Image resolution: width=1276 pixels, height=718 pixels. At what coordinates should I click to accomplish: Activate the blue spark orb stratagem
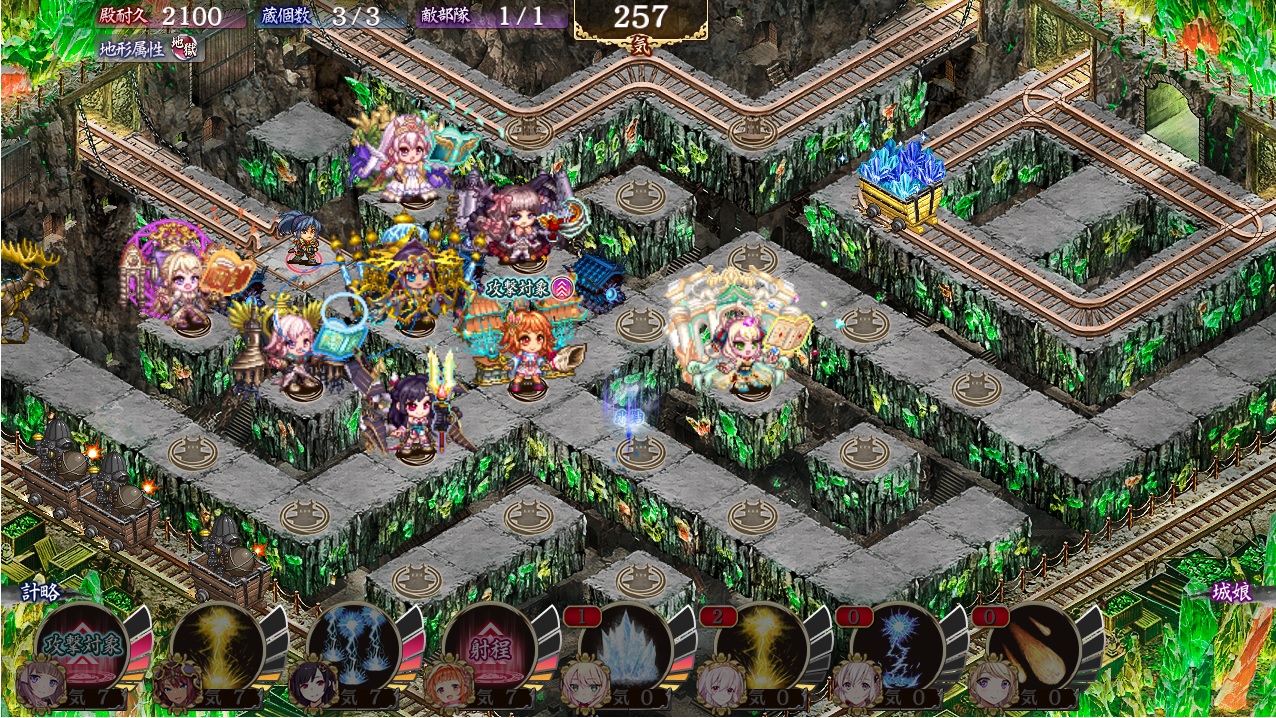(x=897, y=645)
